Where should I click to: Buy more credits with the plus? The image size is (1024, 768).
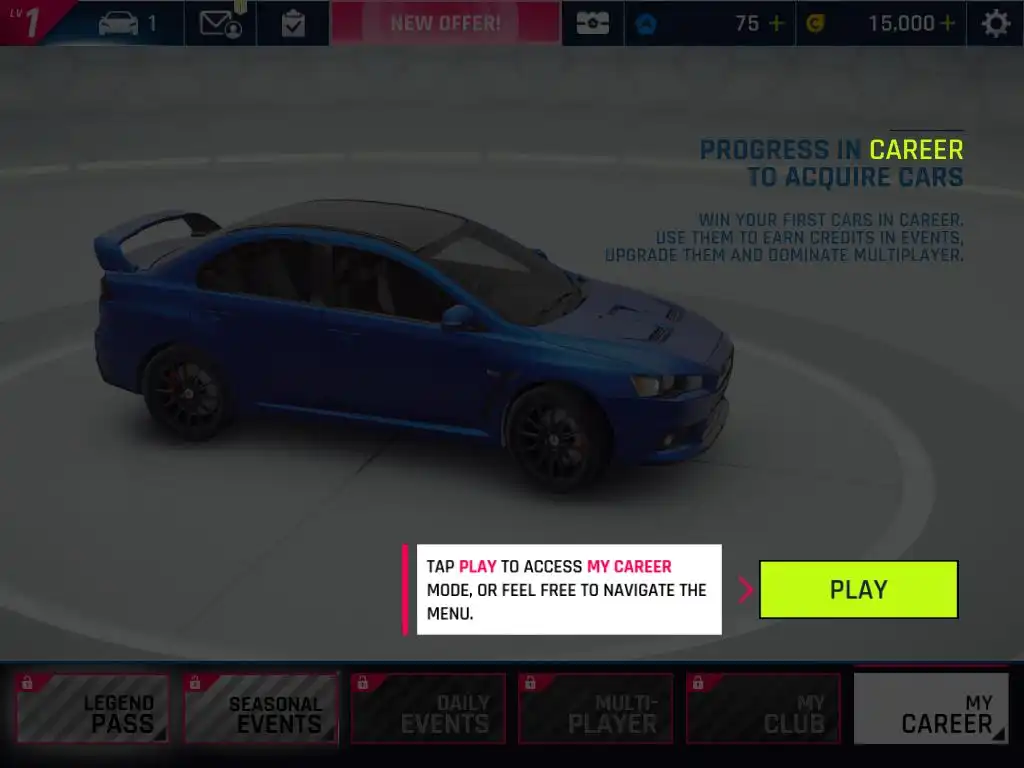(946, 23)
